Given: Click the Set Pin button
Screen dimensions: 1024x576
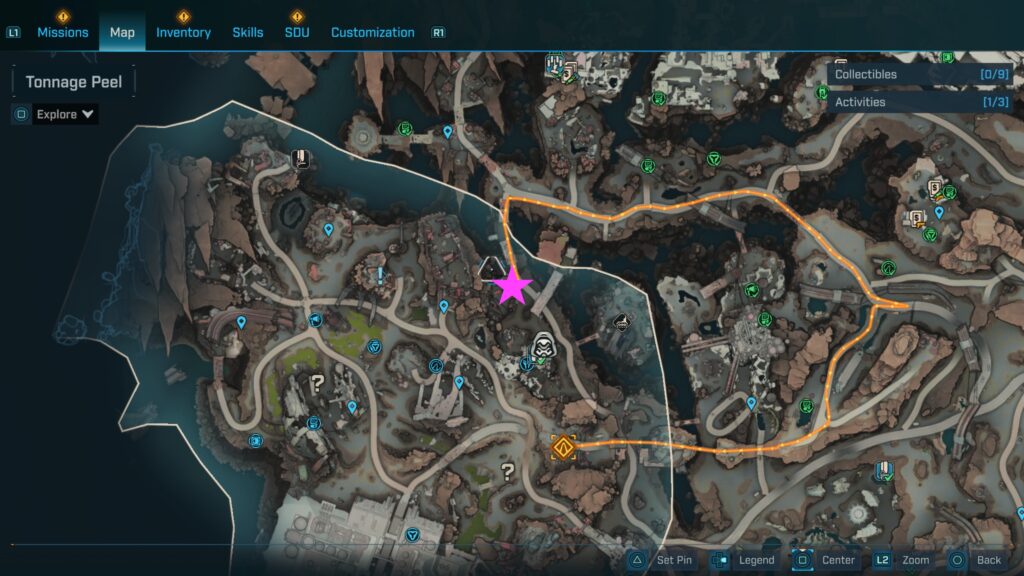Looking at the screenshot, I should [x=662, y=560].
